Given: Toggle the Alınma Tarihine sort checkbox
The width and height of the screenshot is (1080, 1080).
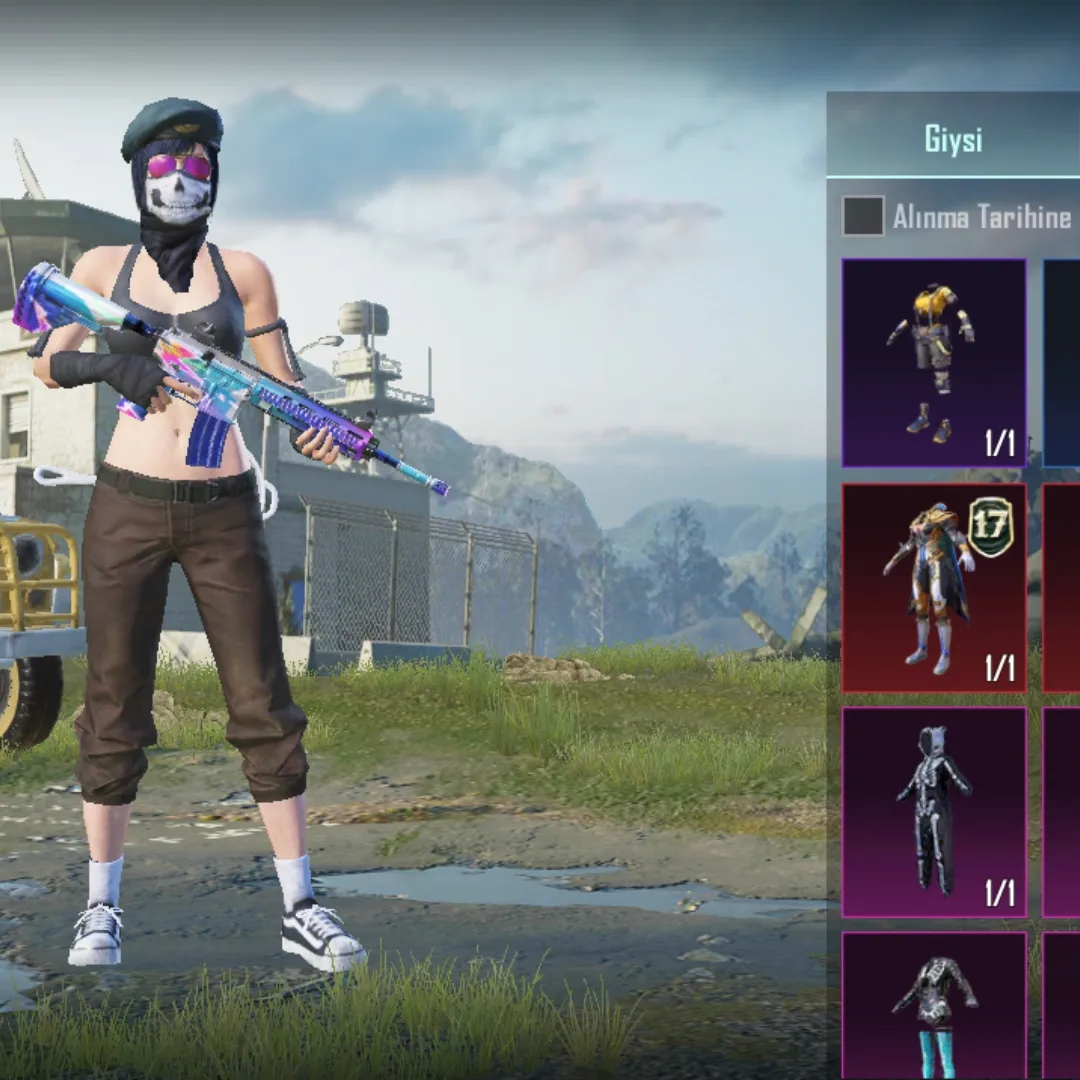Looking at the screenshot, I should [863, 216].
